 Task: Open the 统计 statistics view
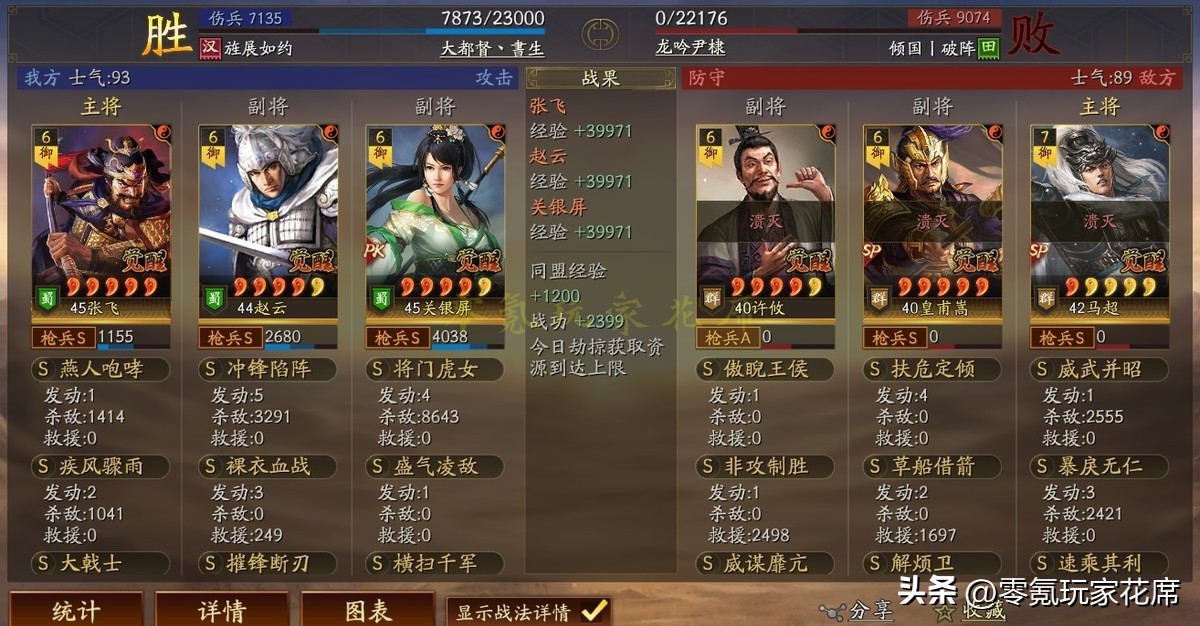pyautogui.click(x=76, y=610)
